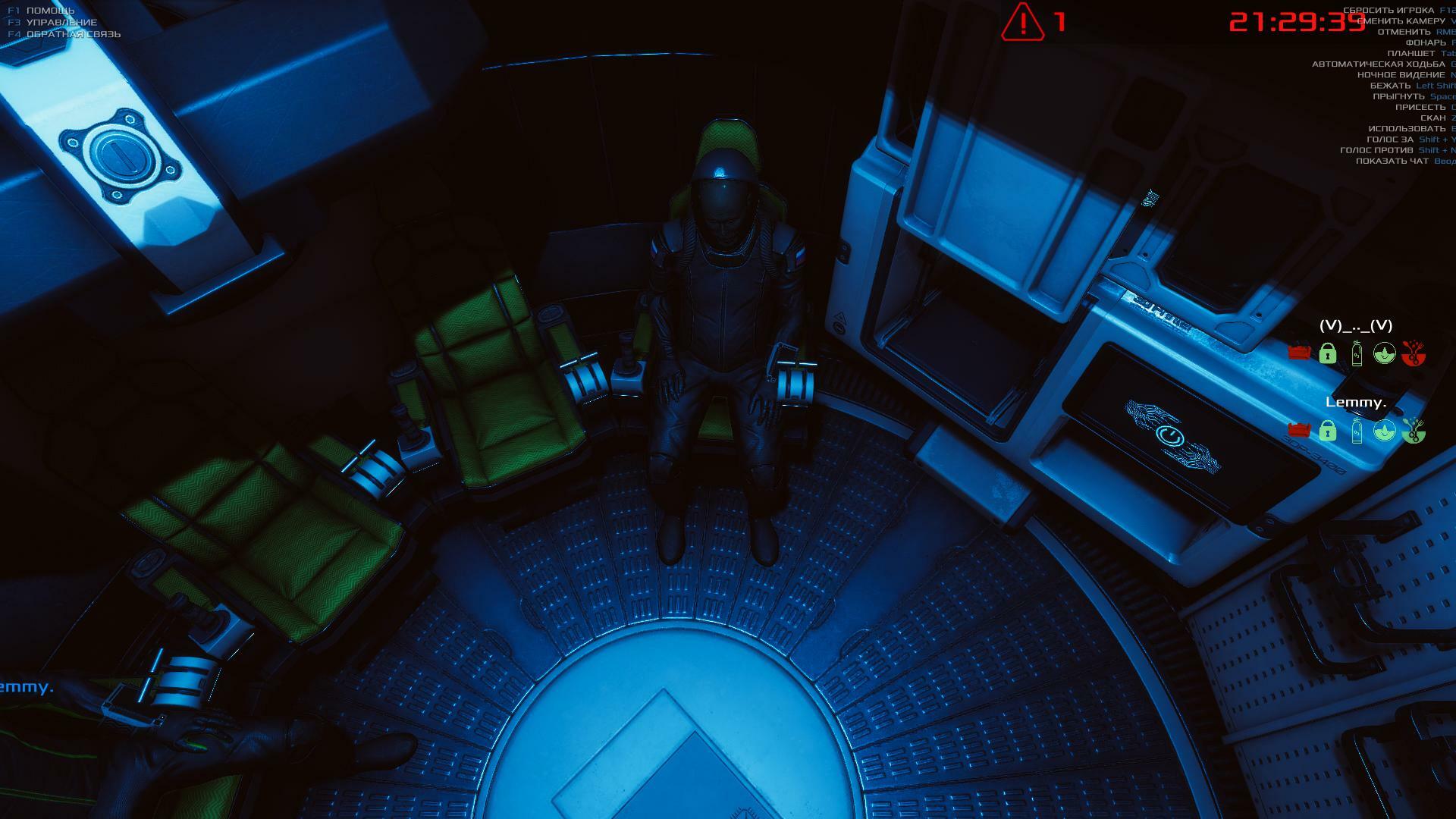Screen dimensions: 1456x819
Task: Select player Lemmy. in the crew list
Action: (x=1355, y=402)
